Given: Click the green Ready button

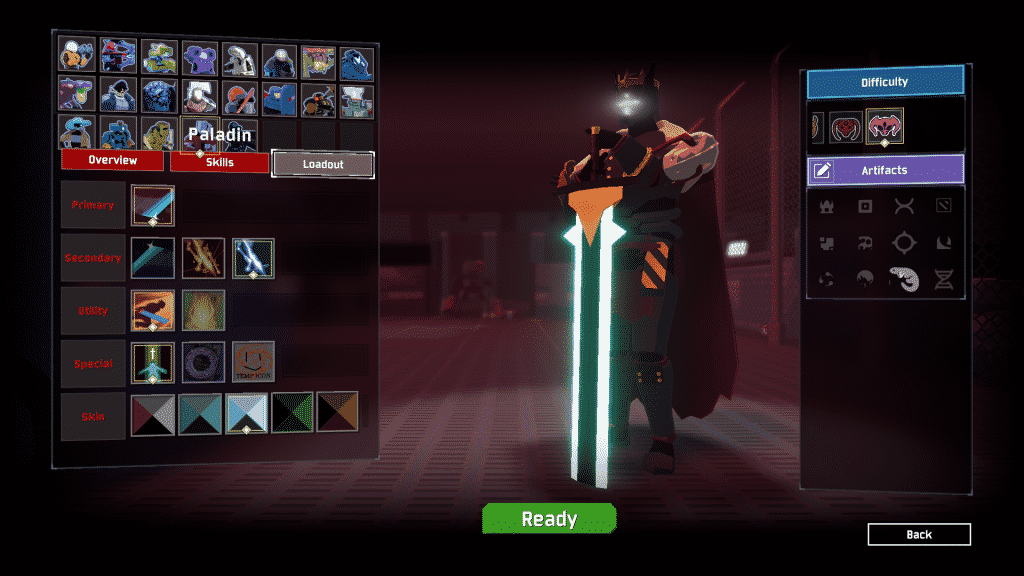Looking at the screenshot, I should click(x=549, y=519).
